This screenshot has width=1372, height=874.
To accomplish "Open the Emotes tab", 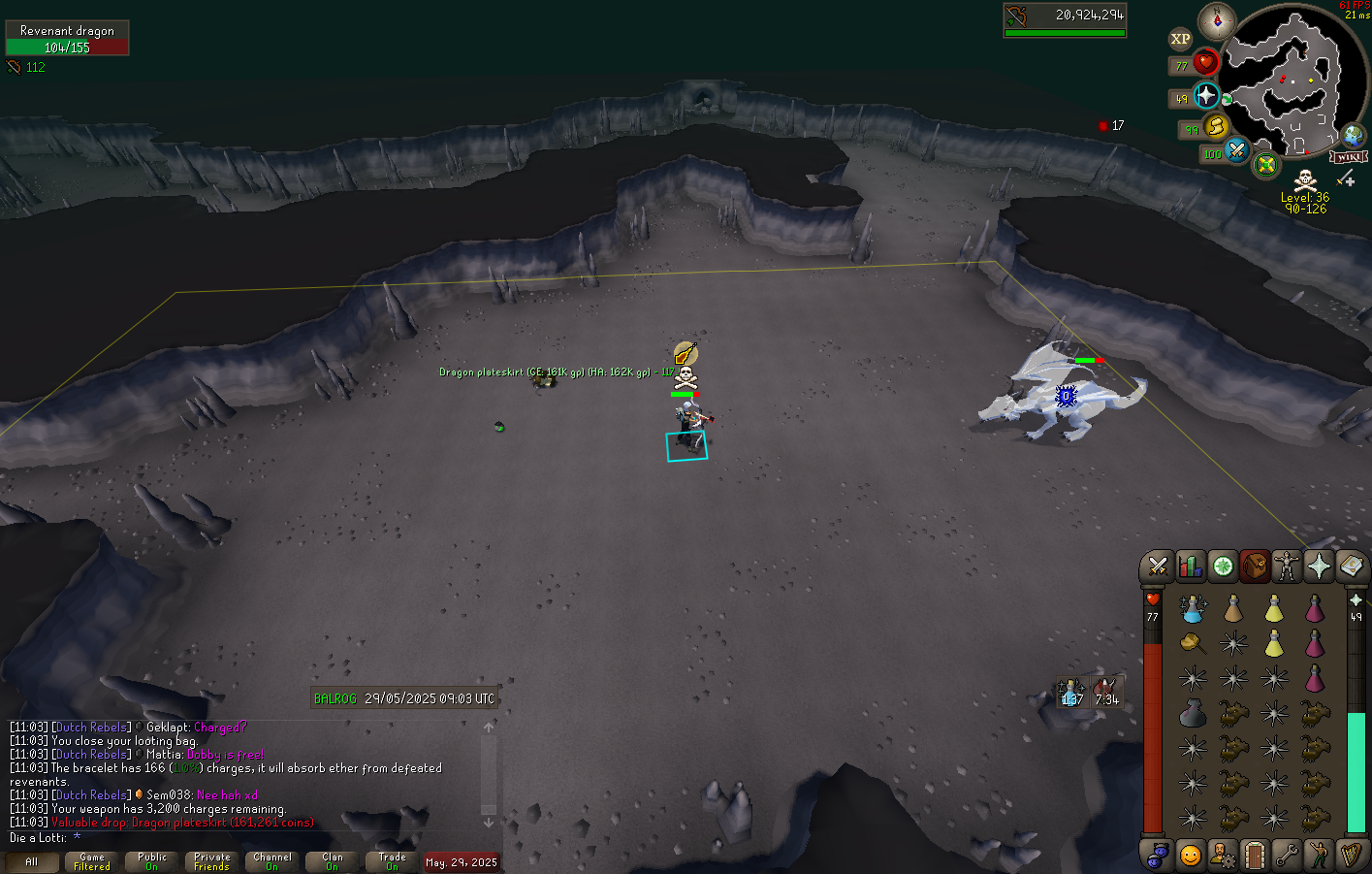I will (x=1319, y=855).
